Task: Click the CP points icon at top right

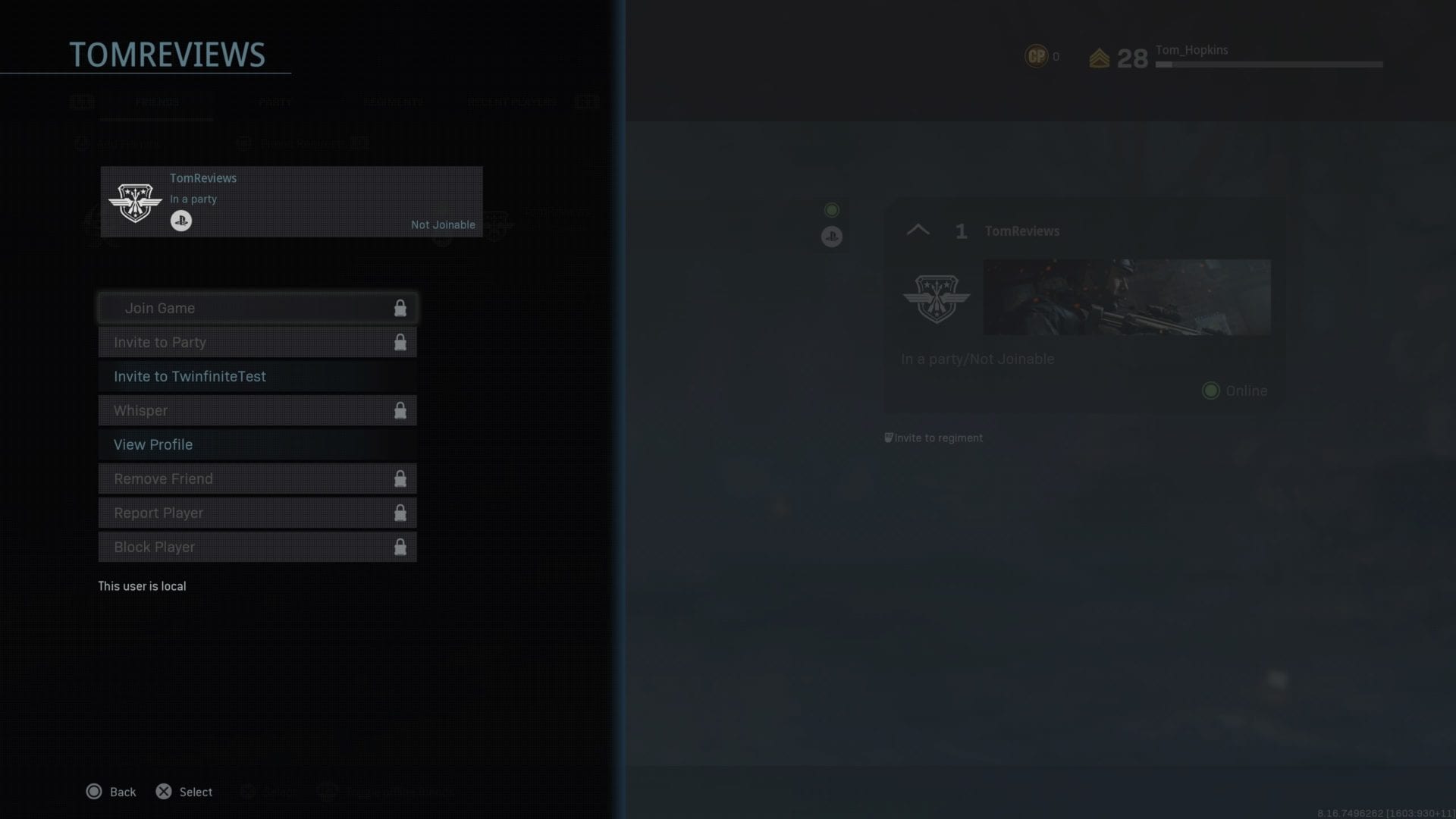Action: pyautogui.click(x=1036, y=55)
